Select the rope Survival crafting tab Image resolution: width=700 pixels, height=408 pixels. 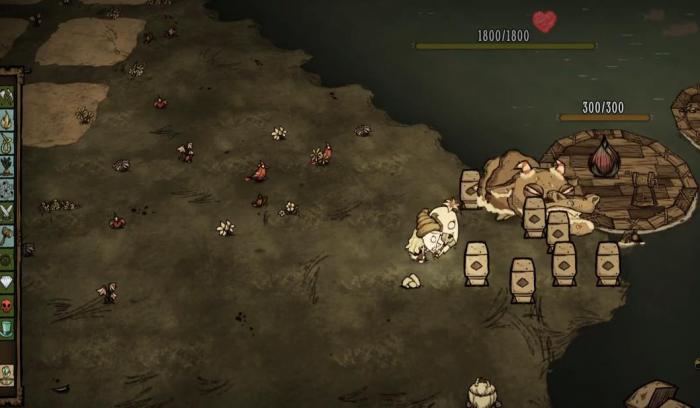pos(7,143)
